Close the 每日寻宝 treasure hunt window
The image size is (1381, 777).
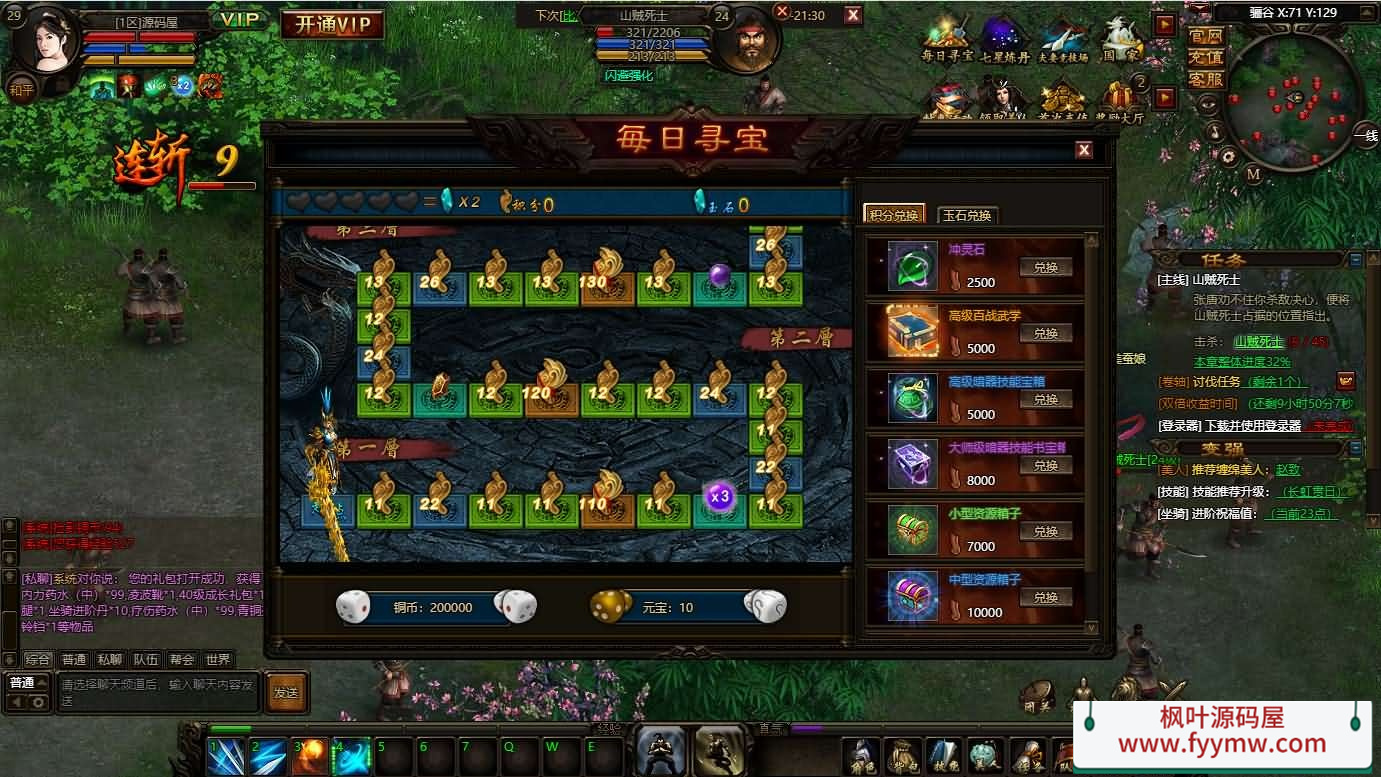click(1084, 150)
